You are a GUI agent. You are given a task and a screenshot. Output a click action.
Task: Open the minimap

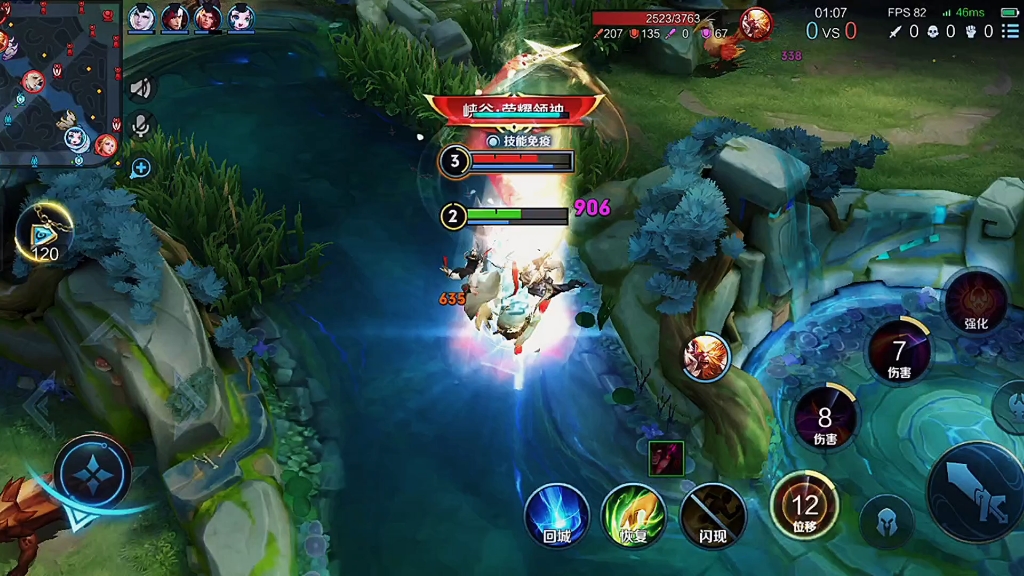point(60,82)
